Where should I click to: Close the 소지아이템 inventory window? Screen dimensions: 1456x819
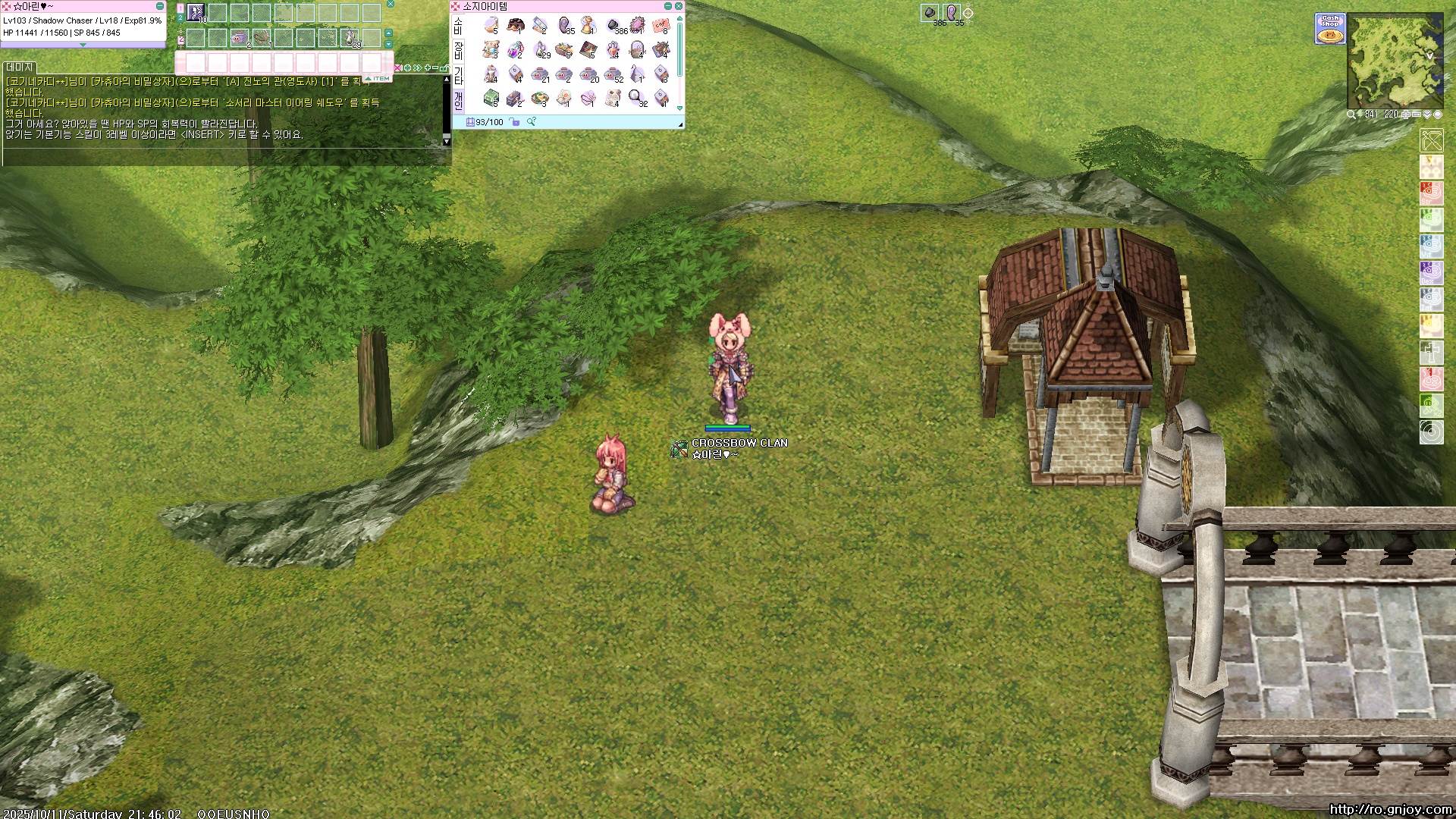679,6
